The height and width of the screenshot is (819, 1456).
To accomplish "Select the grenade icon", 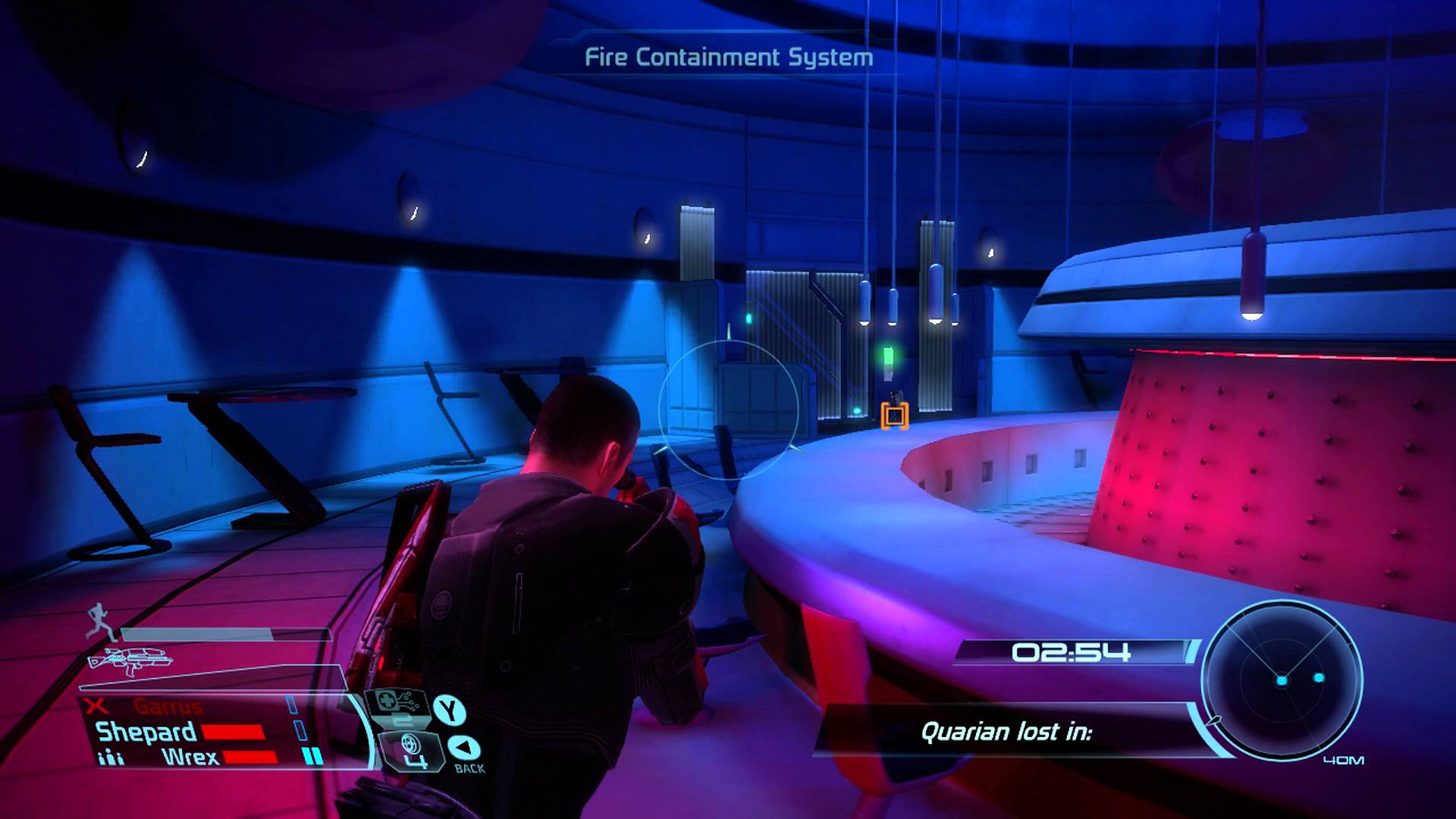I will click(x=410, y=752).
